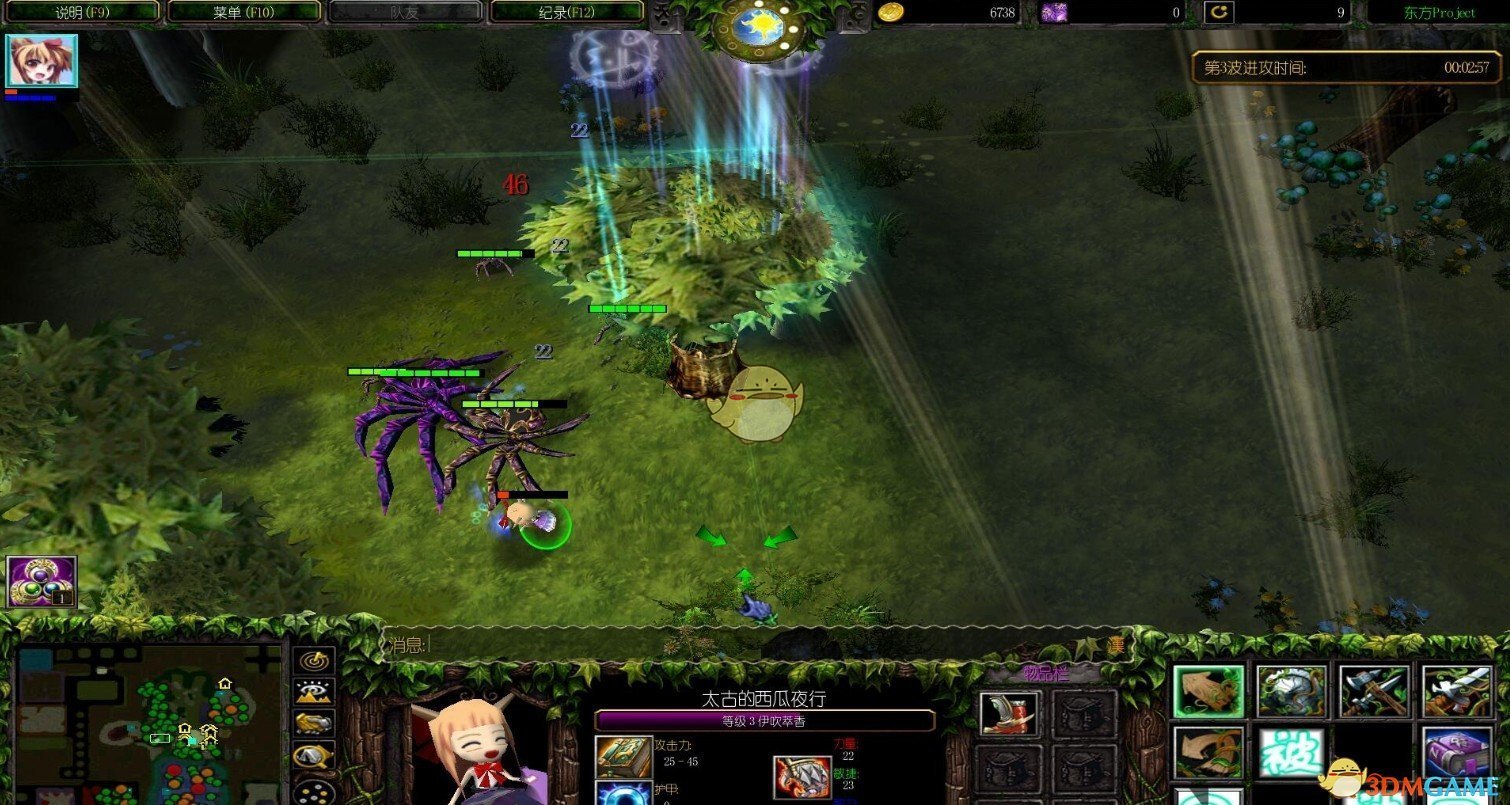Open the purple spellbook ability
1510x805 pixels.
point(1458,752)
